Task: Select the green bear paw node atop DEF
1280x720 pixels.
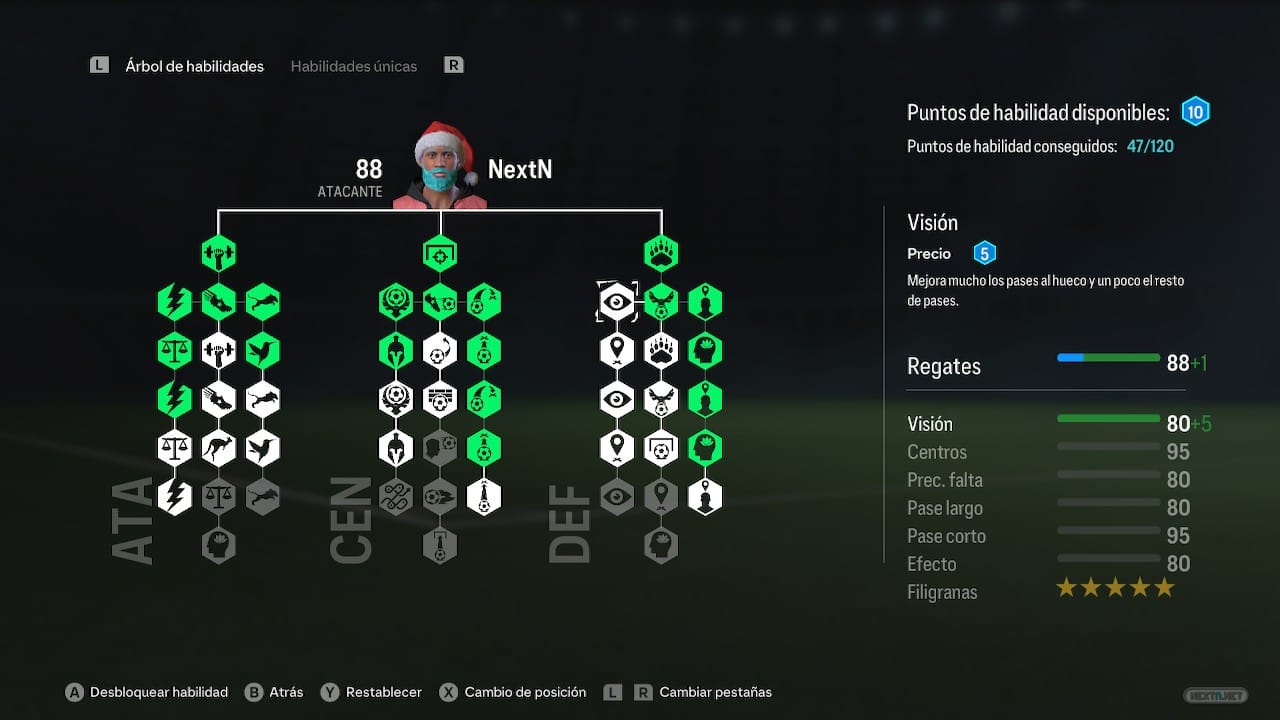Action: pos(660,254)
